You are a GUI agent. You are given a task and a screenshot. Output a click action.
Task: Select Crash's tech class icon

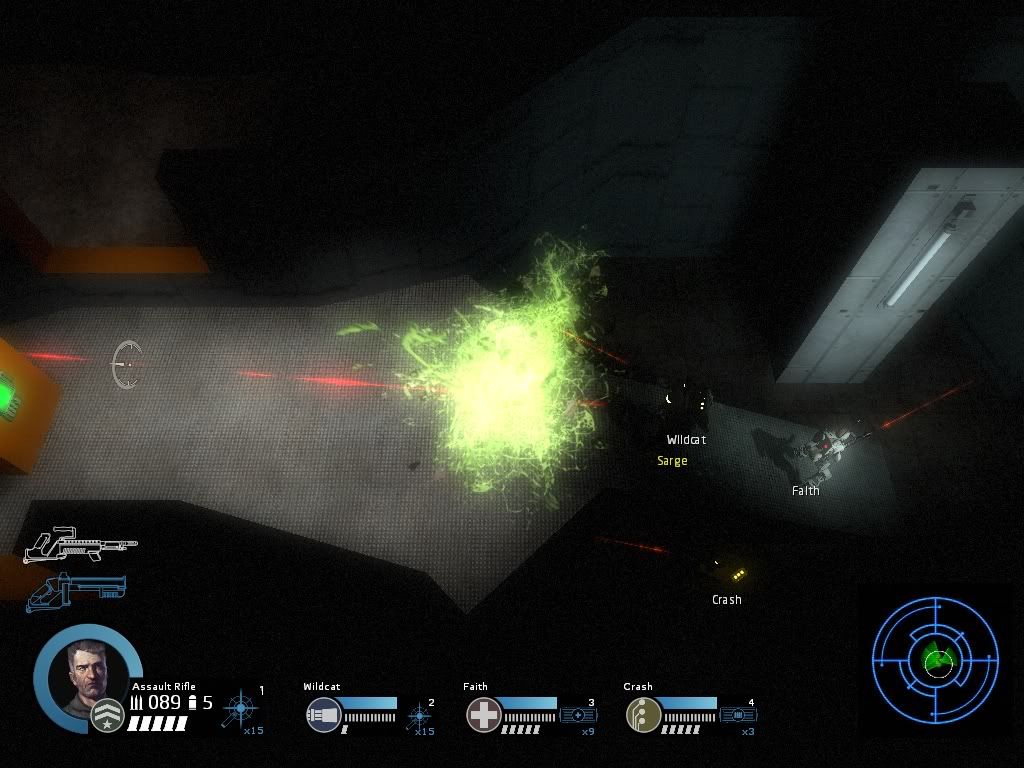point(642,715)
